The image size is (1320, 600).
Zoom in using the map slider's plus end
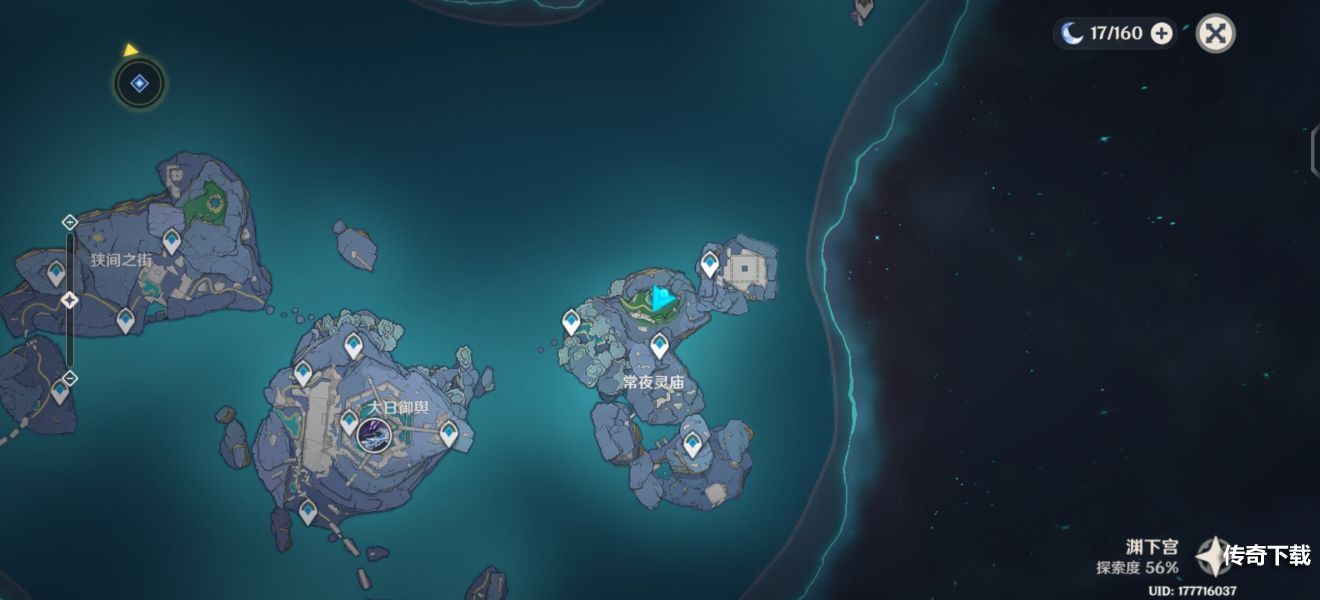tap(69, 222)
